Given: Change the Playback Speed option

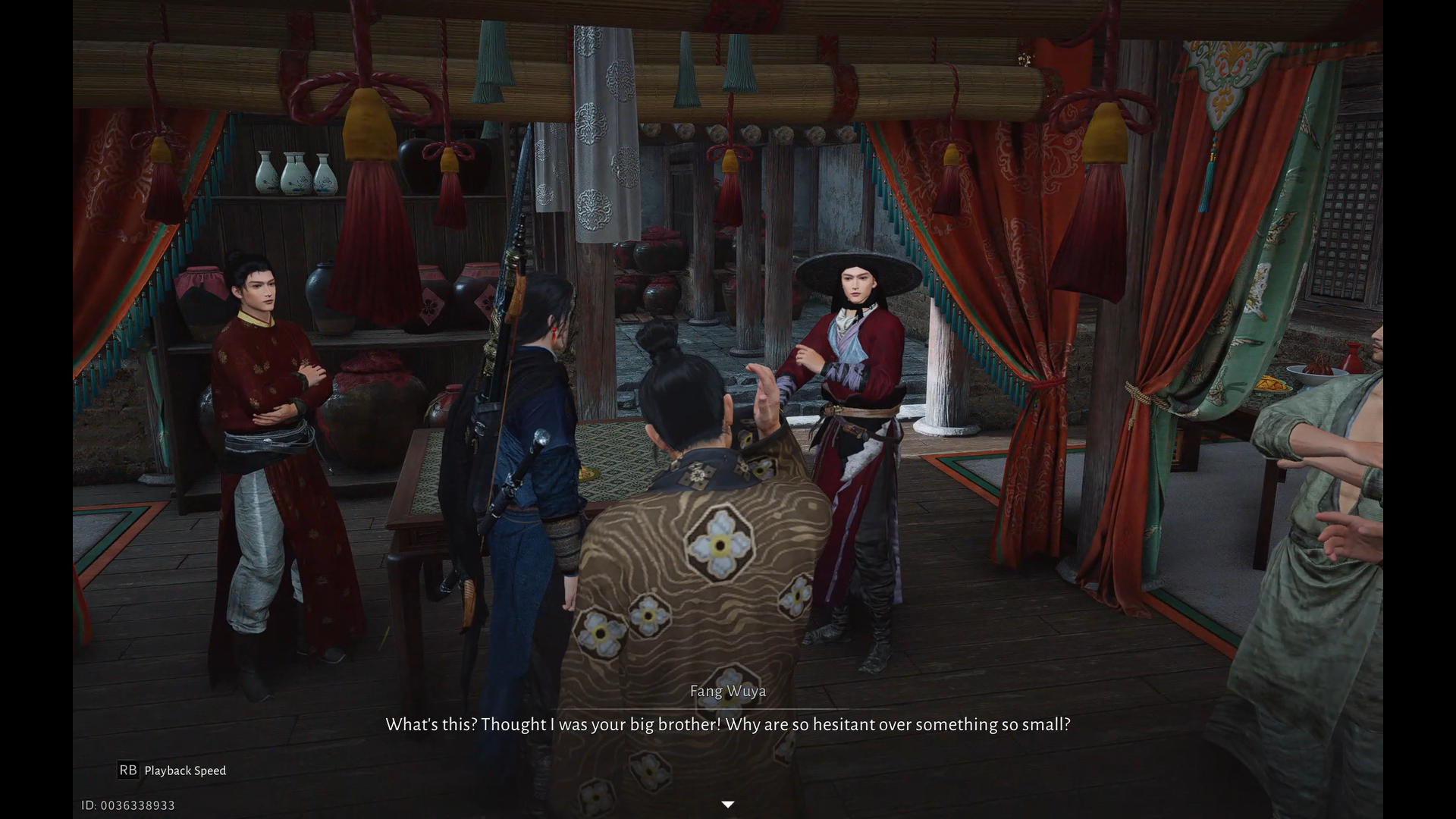Looking at the screenshot, I should click(x=173, y=770).
